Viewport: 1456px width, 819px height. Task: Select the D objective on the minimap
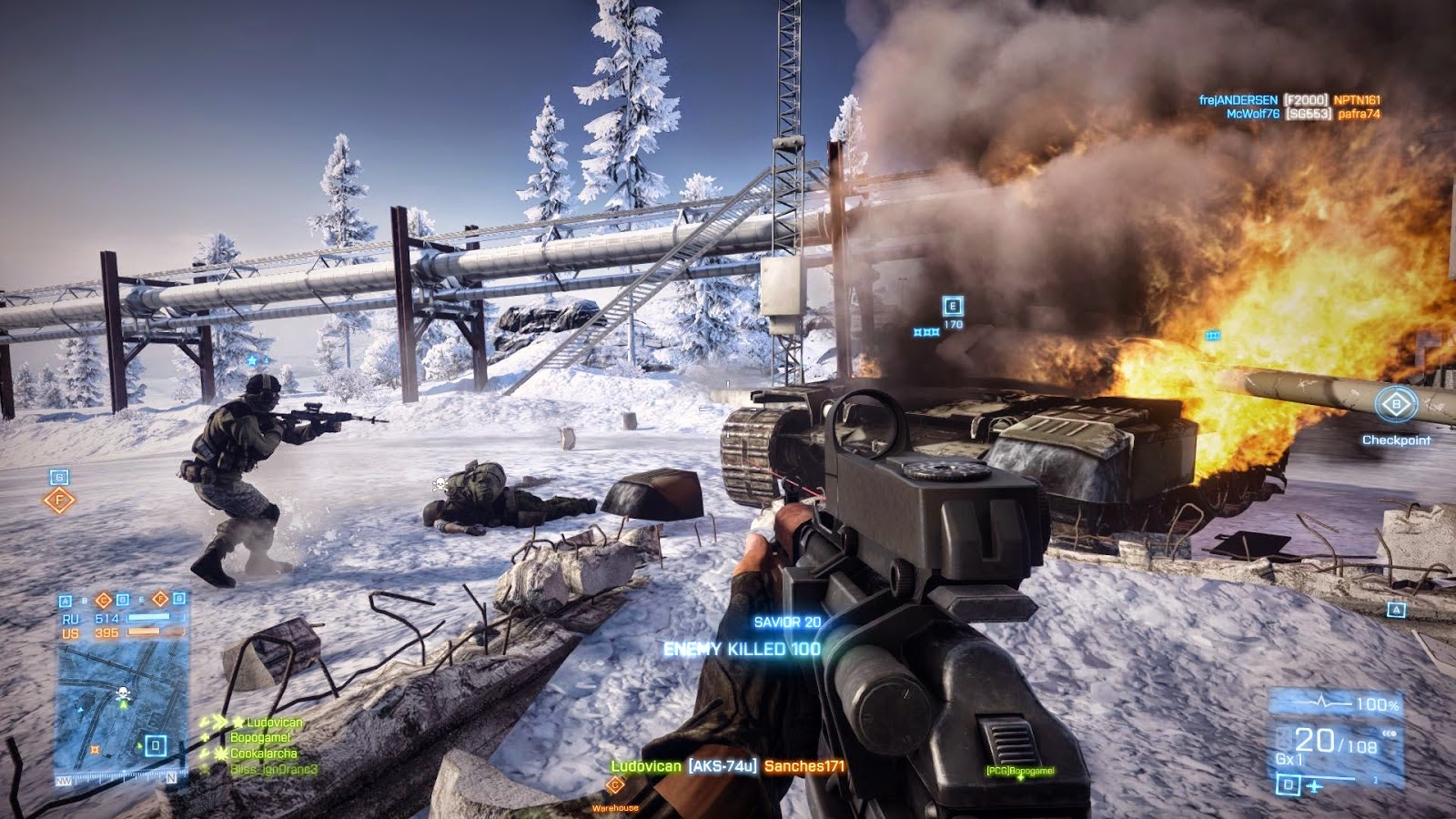(156, 746)
